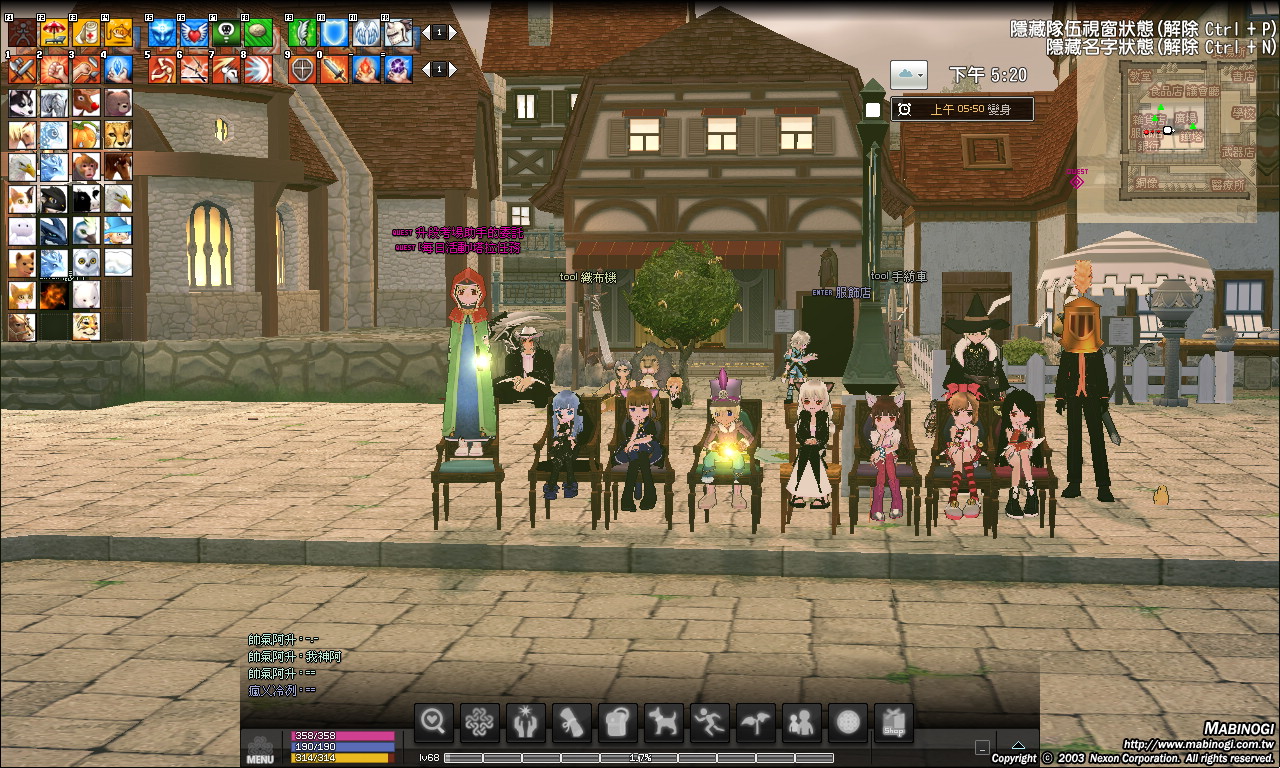Summon the husky pet

(x=23, y=103)
